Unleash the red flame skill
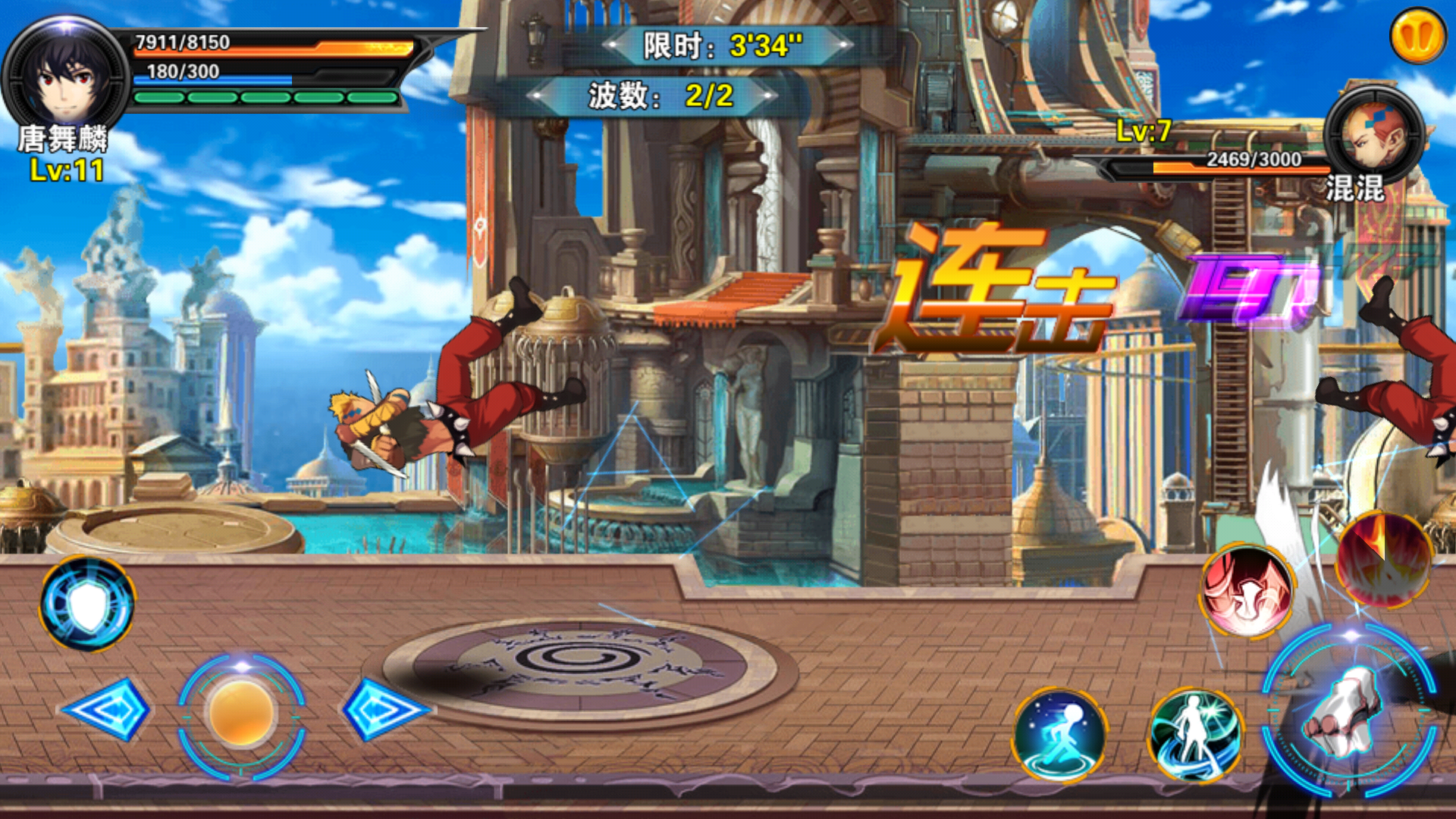1456x819 pixels. tap(1383, 560)
